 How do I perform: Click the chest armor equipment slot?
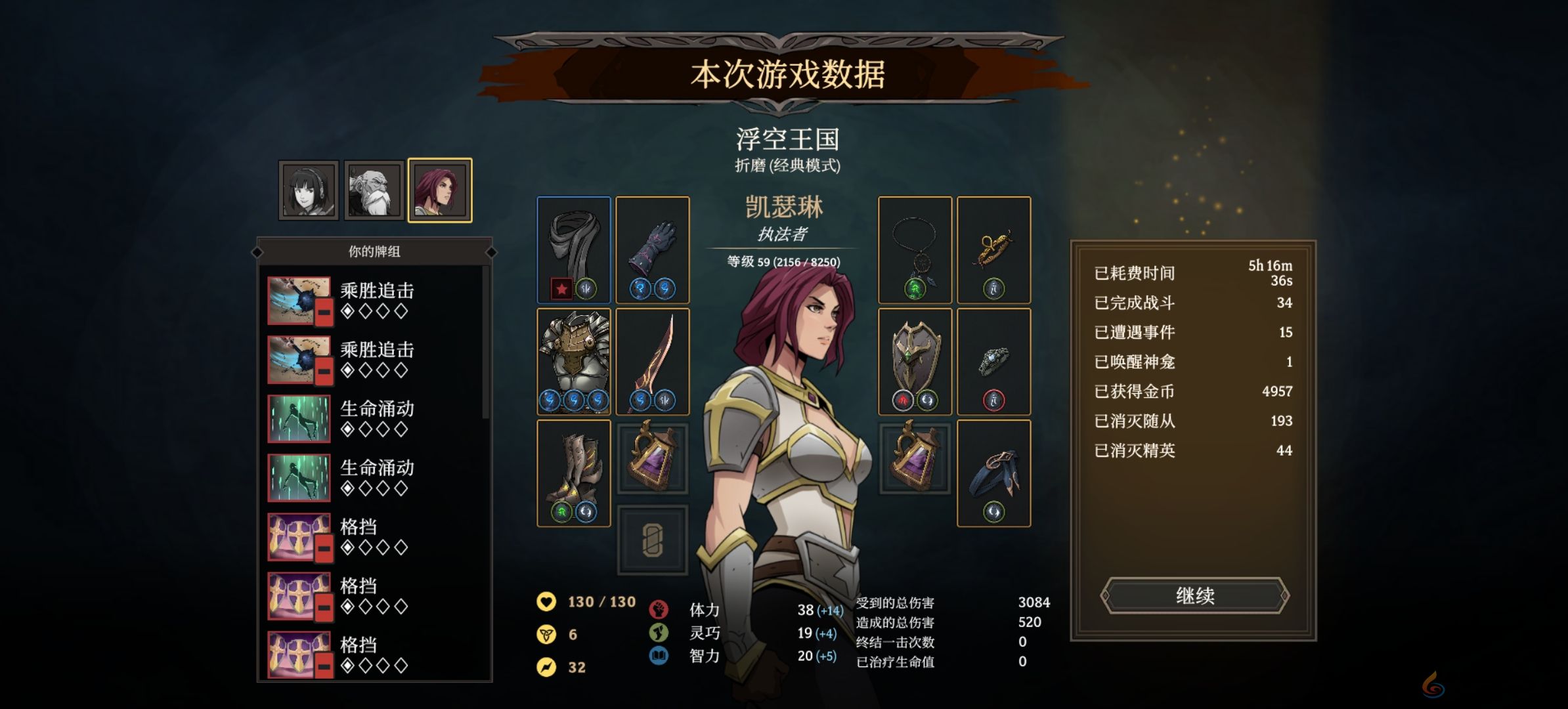coord(575,361)
